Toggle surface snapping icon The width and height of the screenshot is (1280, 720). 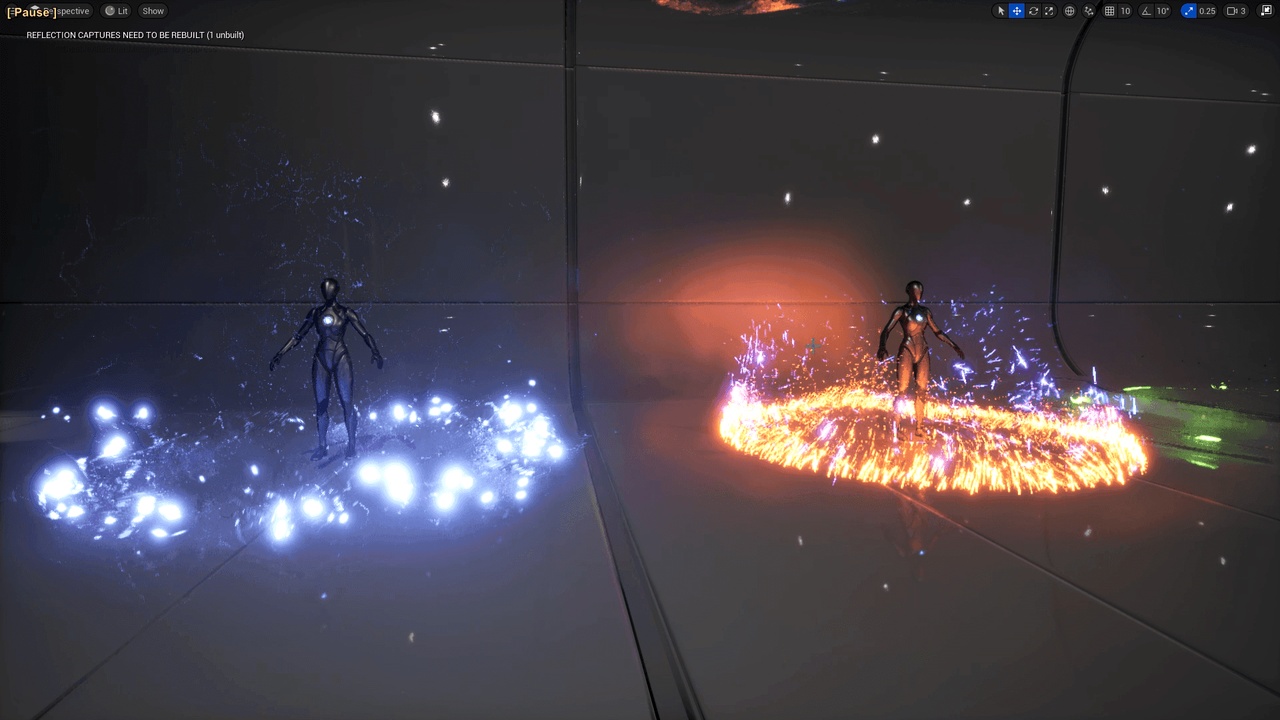click(x=1089, y=11)
